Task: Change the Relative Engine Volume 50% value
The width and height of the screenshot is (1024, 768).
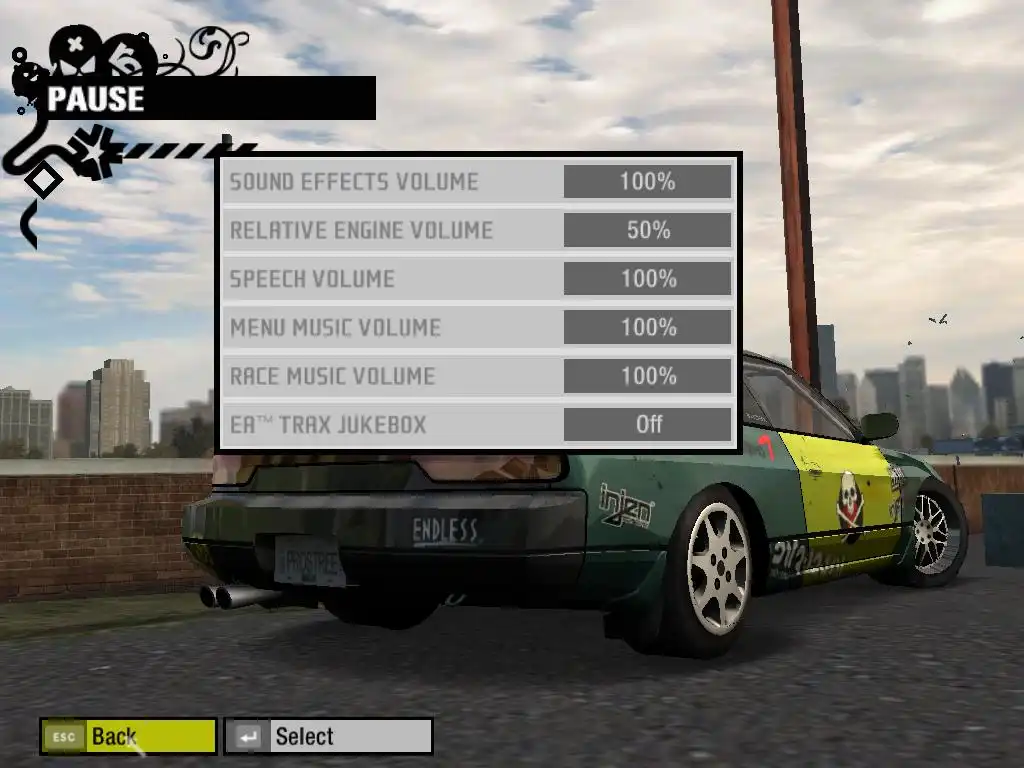Action: tap(647, 230)
